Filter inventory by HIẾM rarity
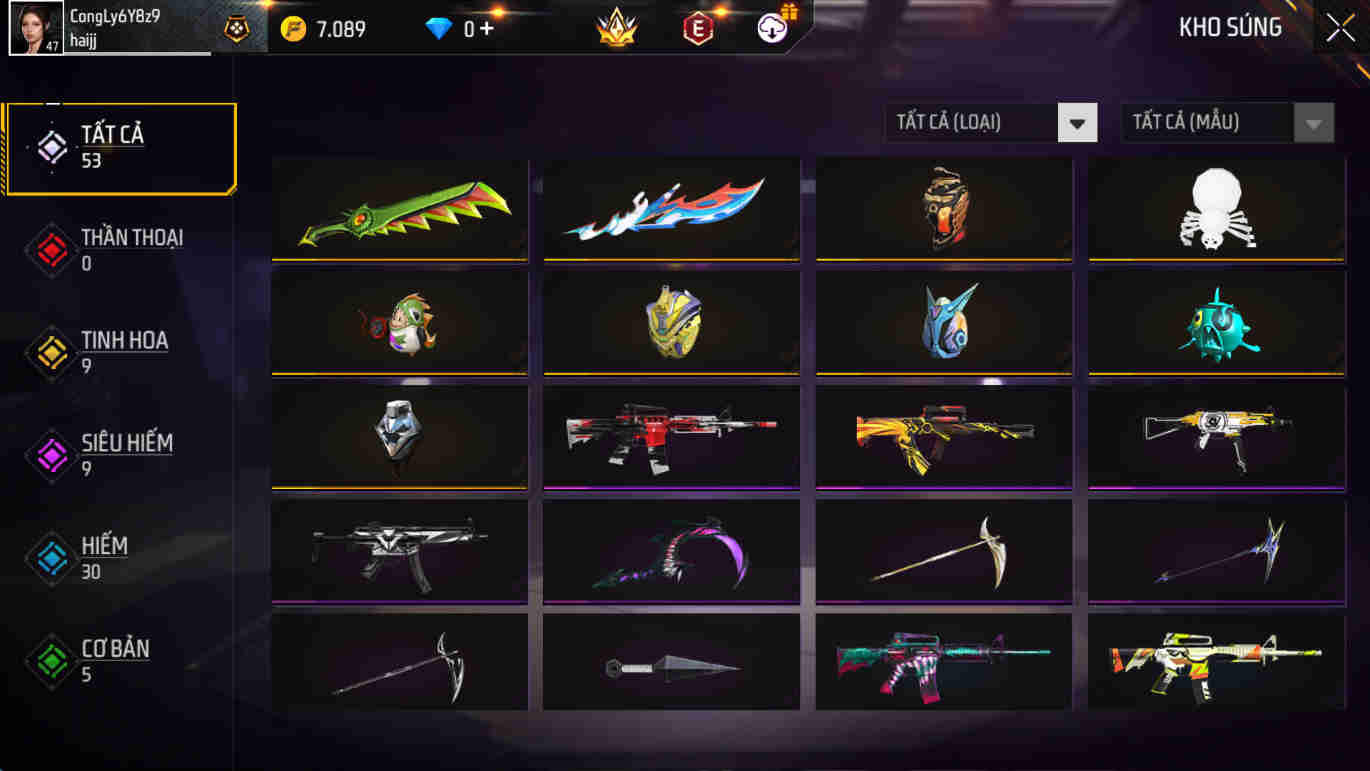 51,558
